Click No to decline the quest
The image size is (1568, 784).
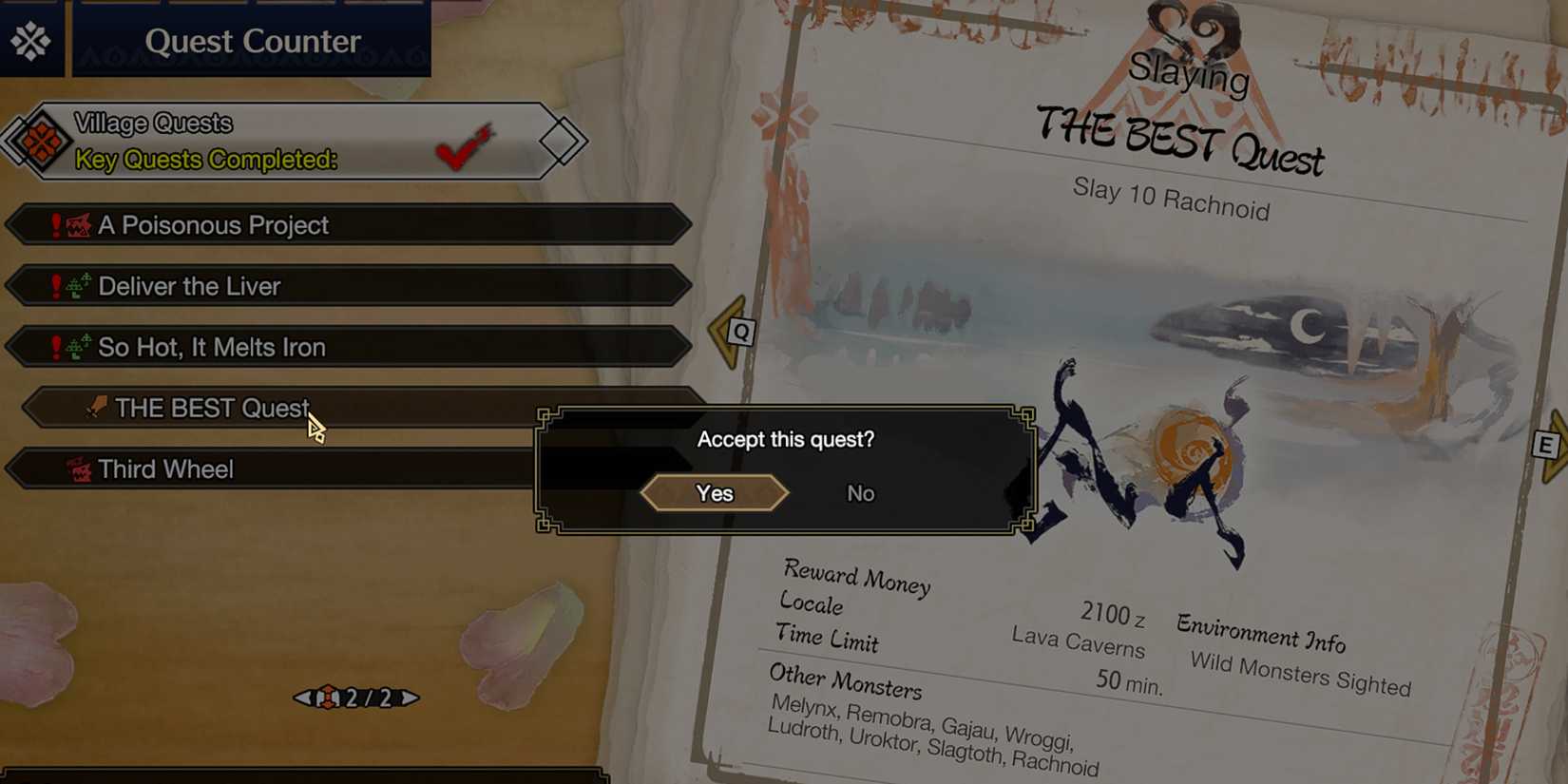[x=860, y=493]
